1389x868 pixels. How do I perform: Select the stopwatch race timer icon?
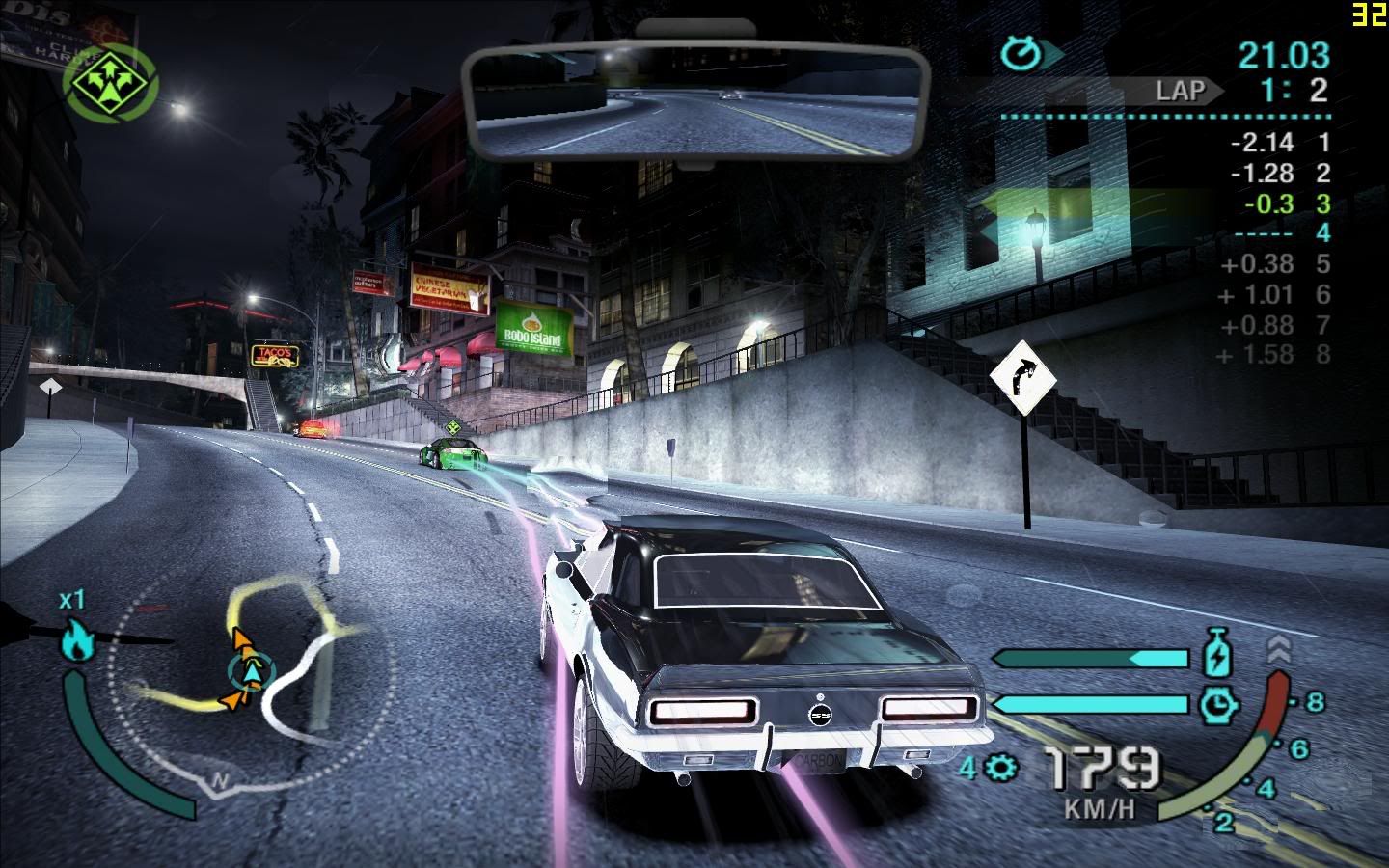1019,54
